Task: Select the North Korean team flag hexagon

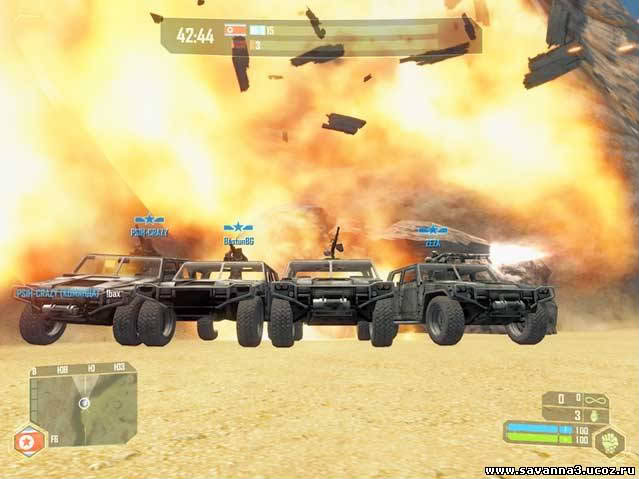Action: (x=27, y=440)
